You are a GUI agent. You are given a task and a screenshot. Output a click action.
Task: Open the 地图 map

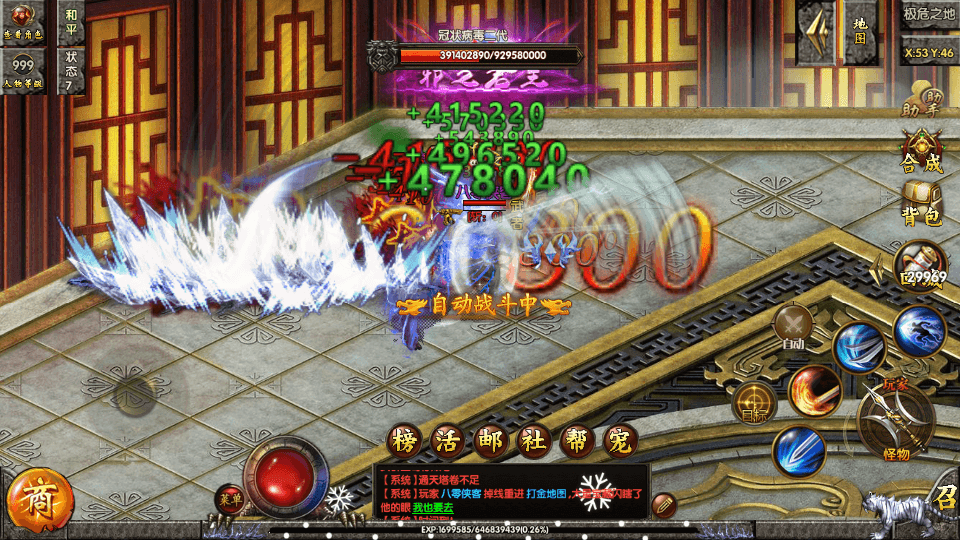coord(860,28)
